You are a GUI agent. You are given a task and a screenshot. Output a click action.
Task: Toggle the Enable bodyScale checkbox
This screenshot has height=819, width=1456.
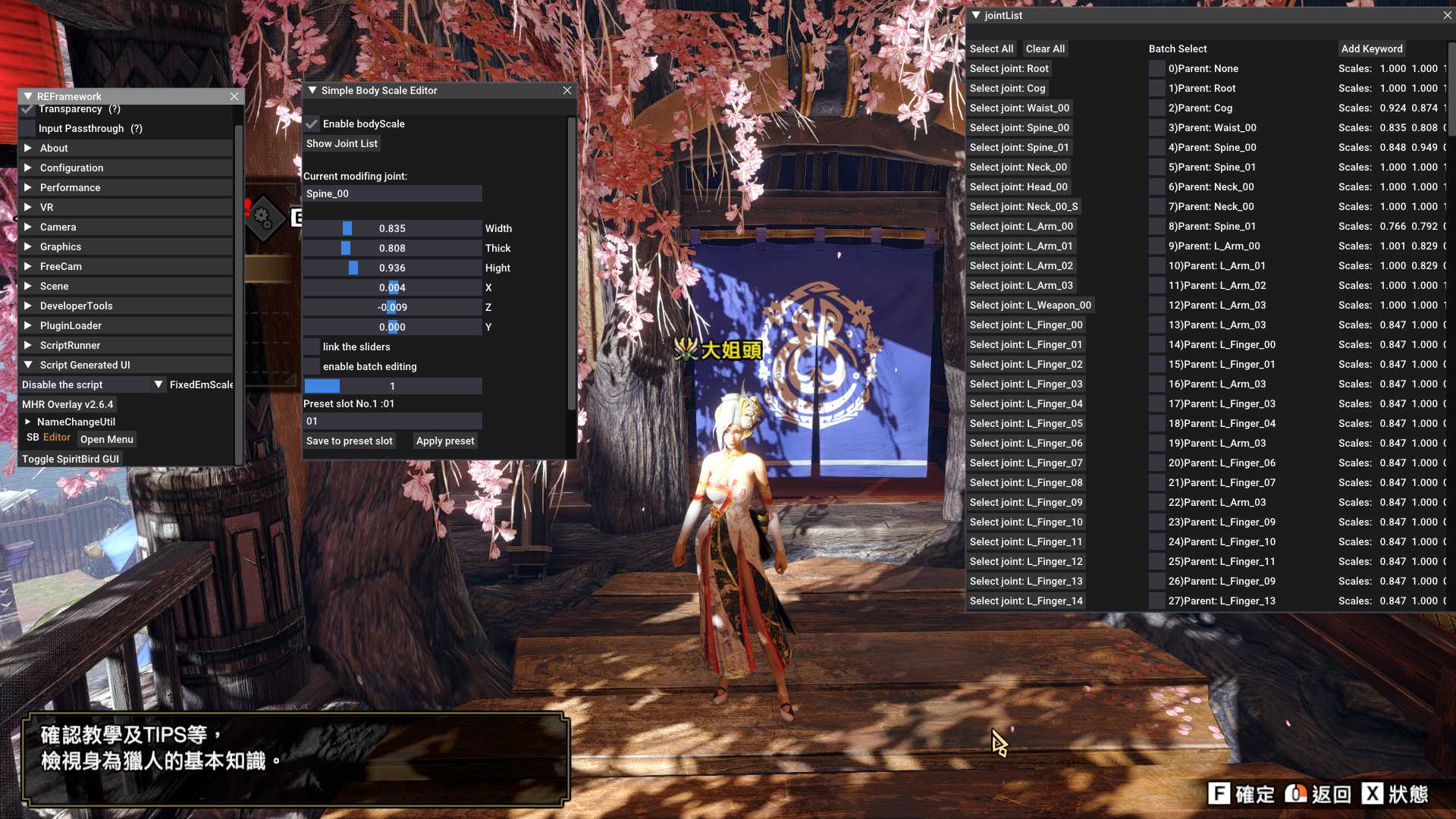[312, 124]
